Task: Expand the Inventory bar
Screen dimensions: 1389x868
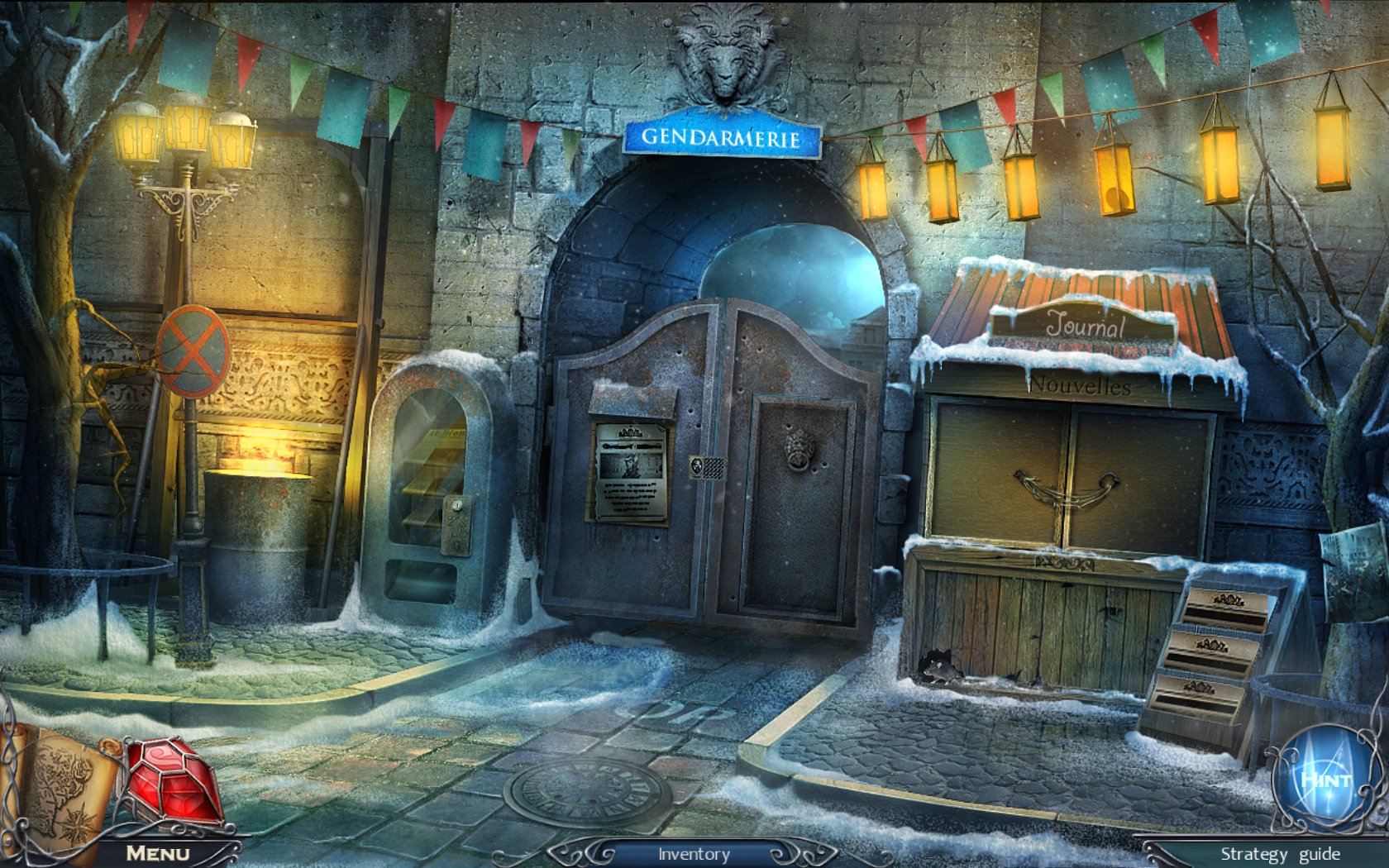Action: (693, 854)
